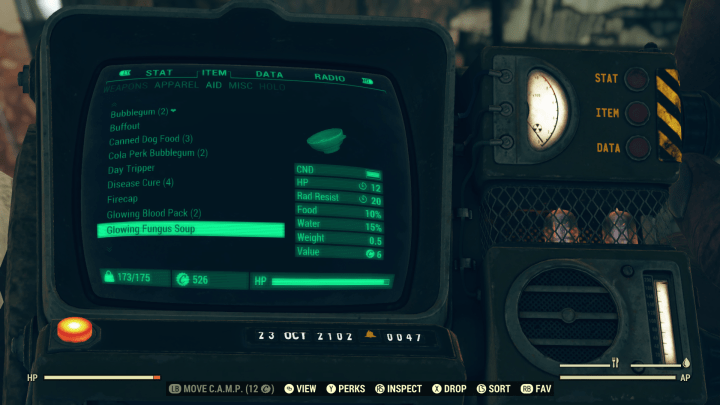Open the HOLO item category
The image size is (720, 405).
pyautogui.click(x=273, y=88)
